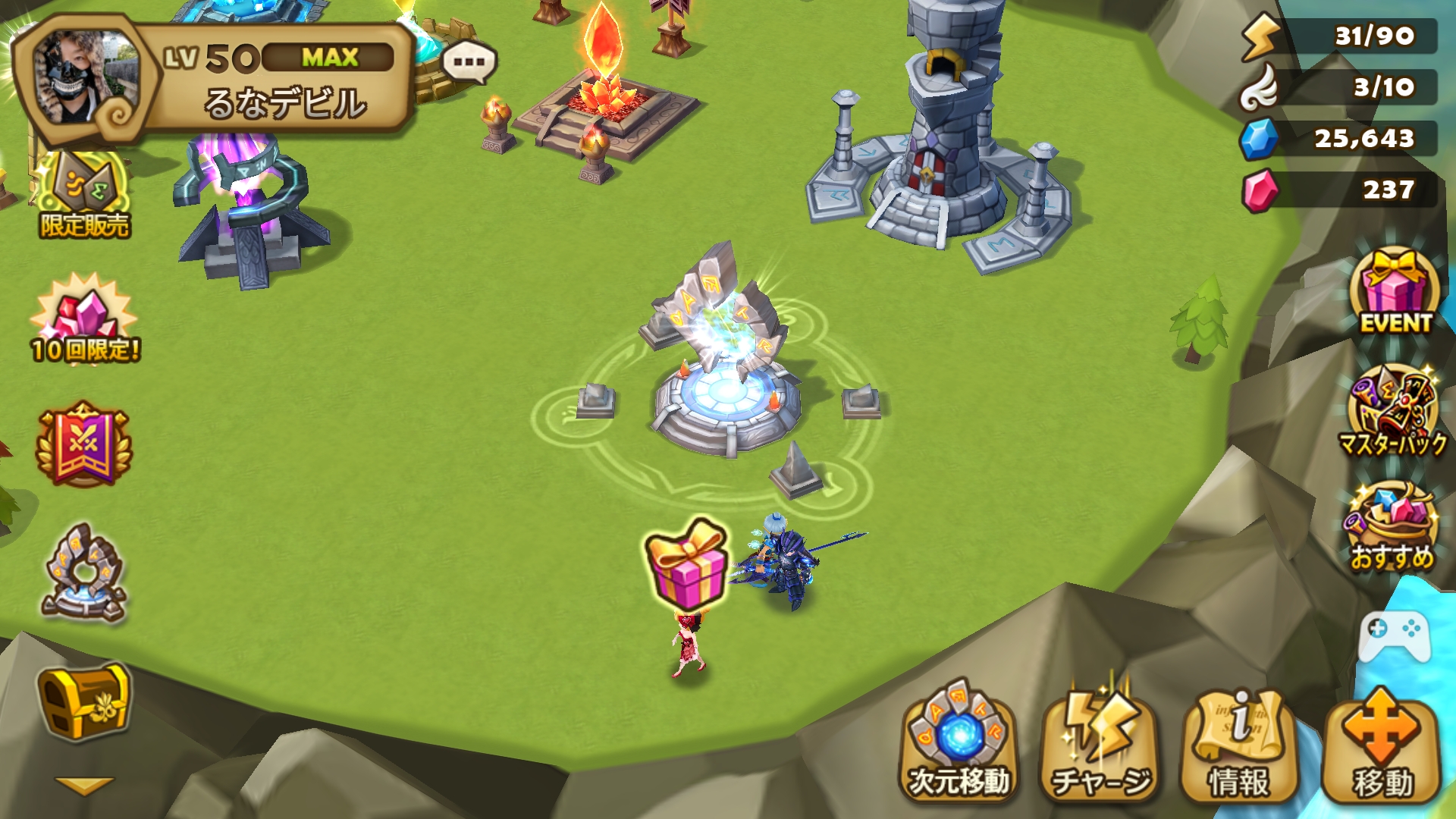Tap the チャージ charge button
This screenshot has height=819, width=1456.
click(x=1100, y=744)
